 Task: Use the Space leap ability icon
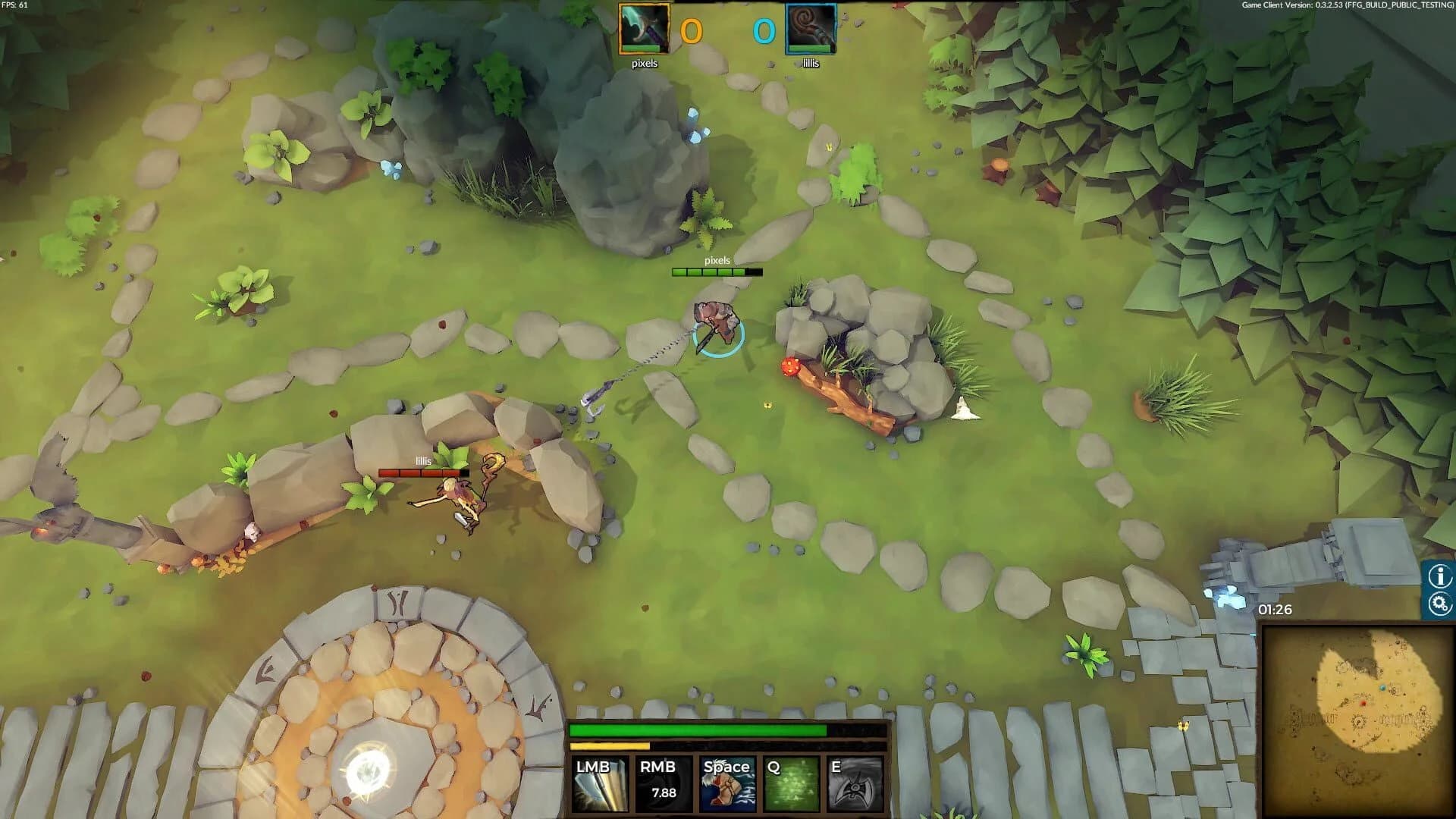click(727, 784)
